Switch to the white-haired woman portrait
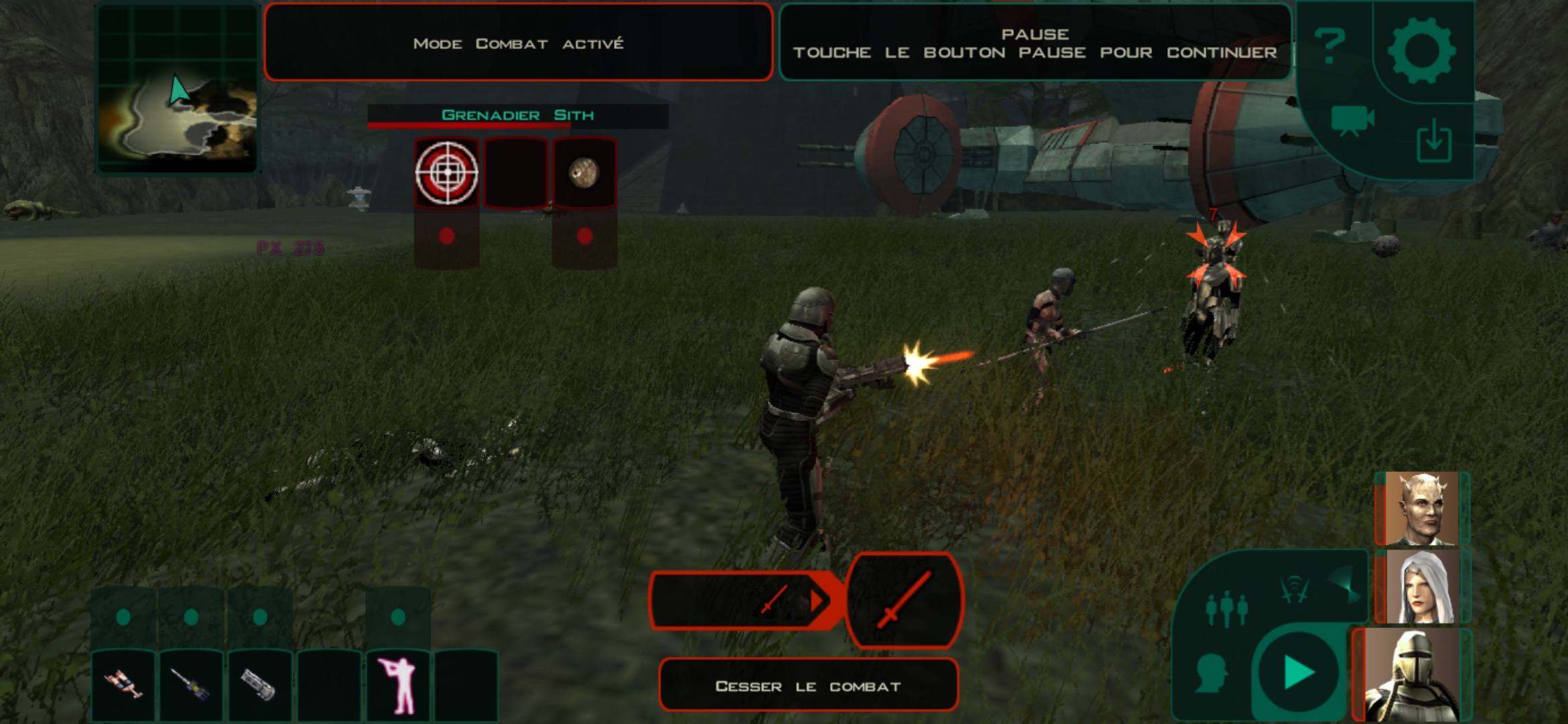 [x=1422, y=587]
